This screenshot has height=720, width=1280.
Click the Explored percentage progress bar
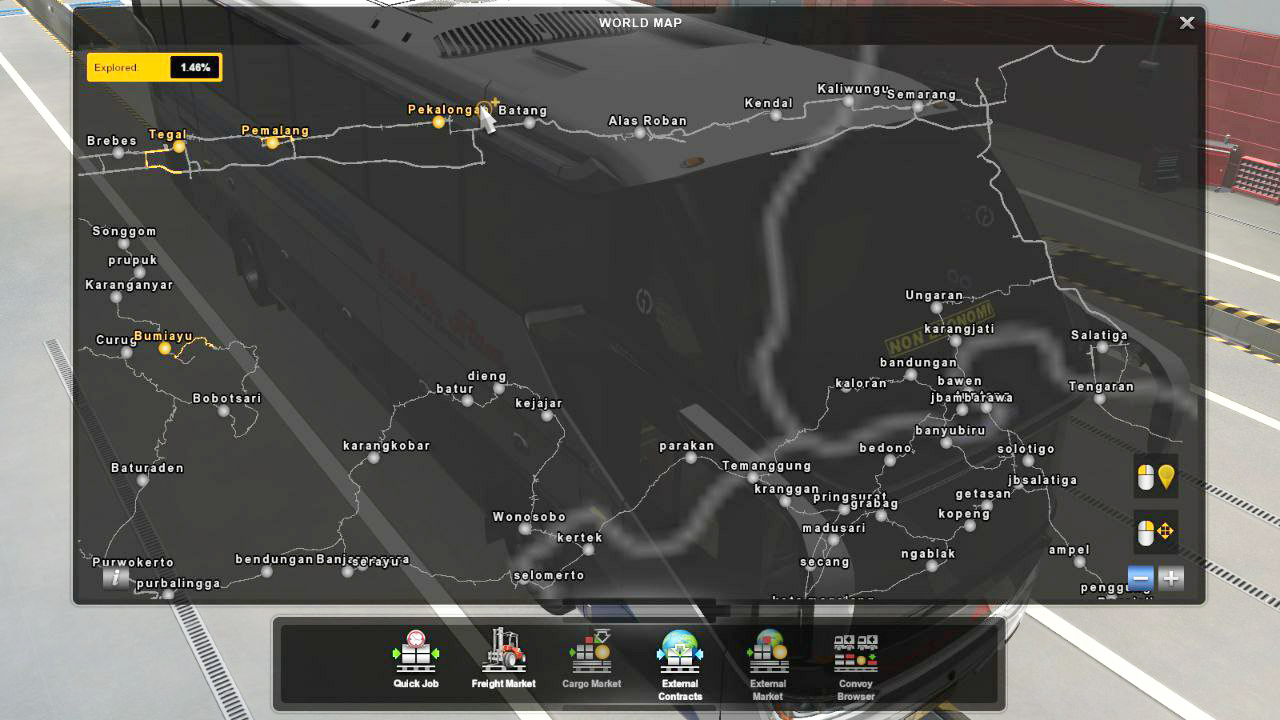[x=154, y=67]
